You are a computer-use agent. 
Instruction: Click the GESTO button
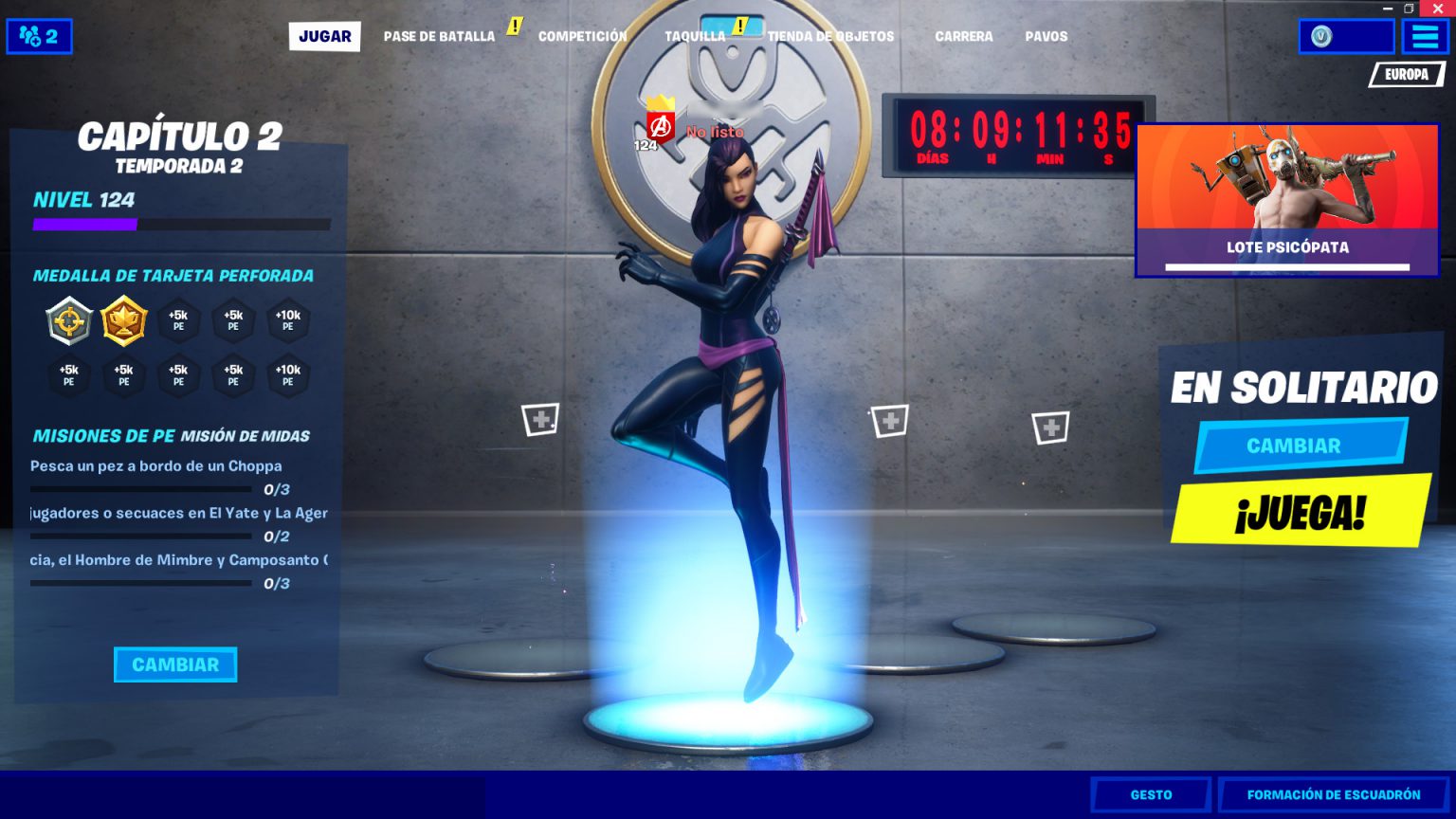tap(1151, 794)
